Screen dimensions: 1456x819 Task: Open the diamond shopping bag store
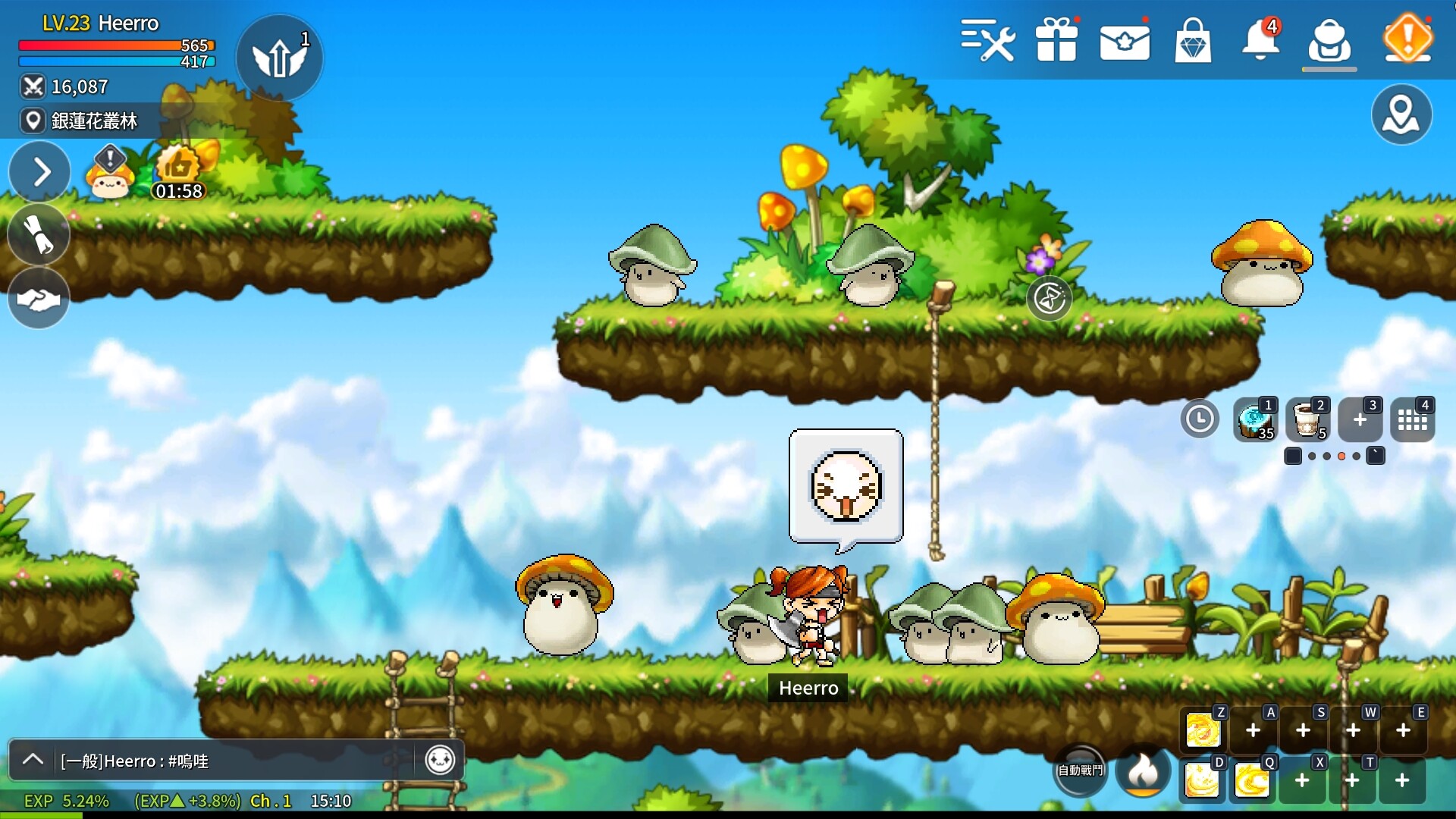(1193, 41)
